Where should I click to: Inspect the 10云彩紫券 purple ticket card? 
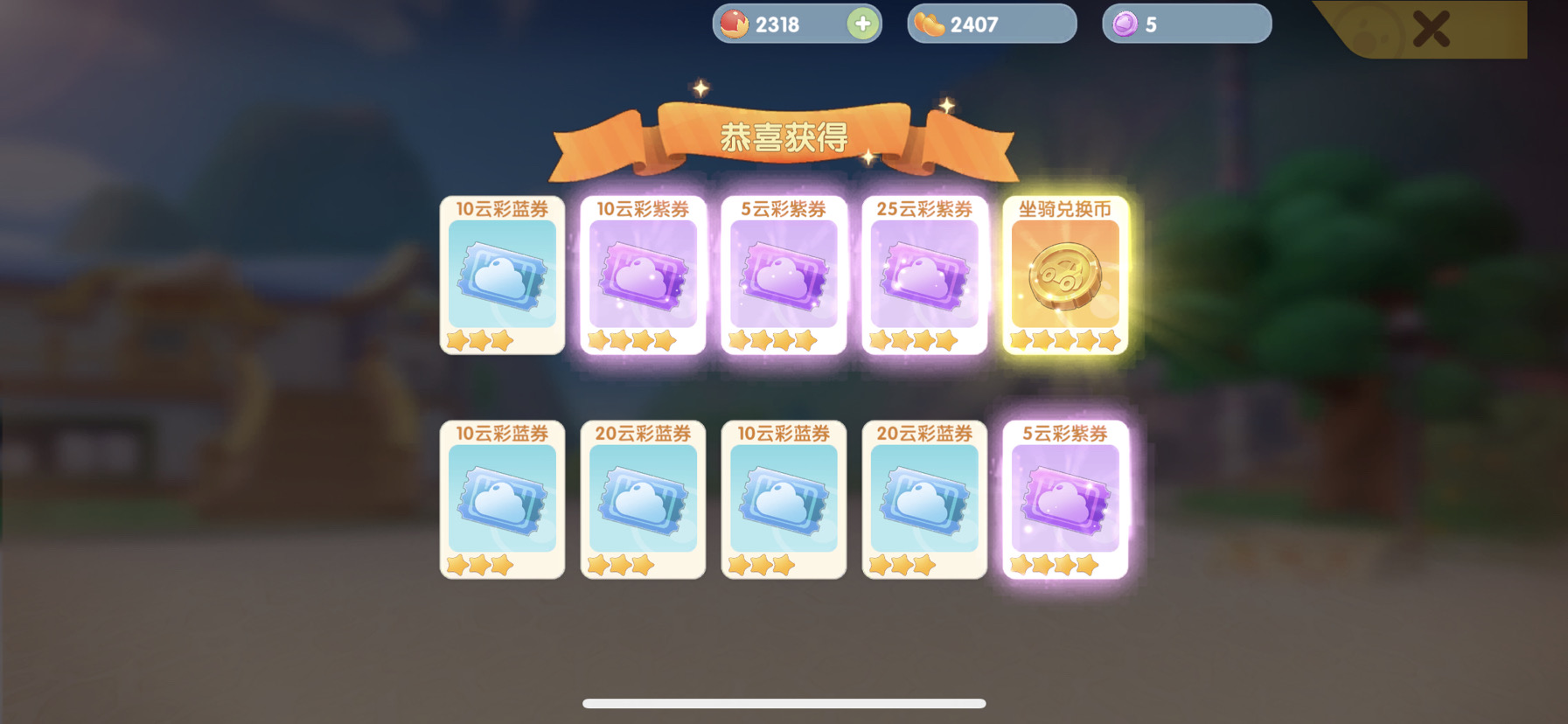[x=643, y=275]
